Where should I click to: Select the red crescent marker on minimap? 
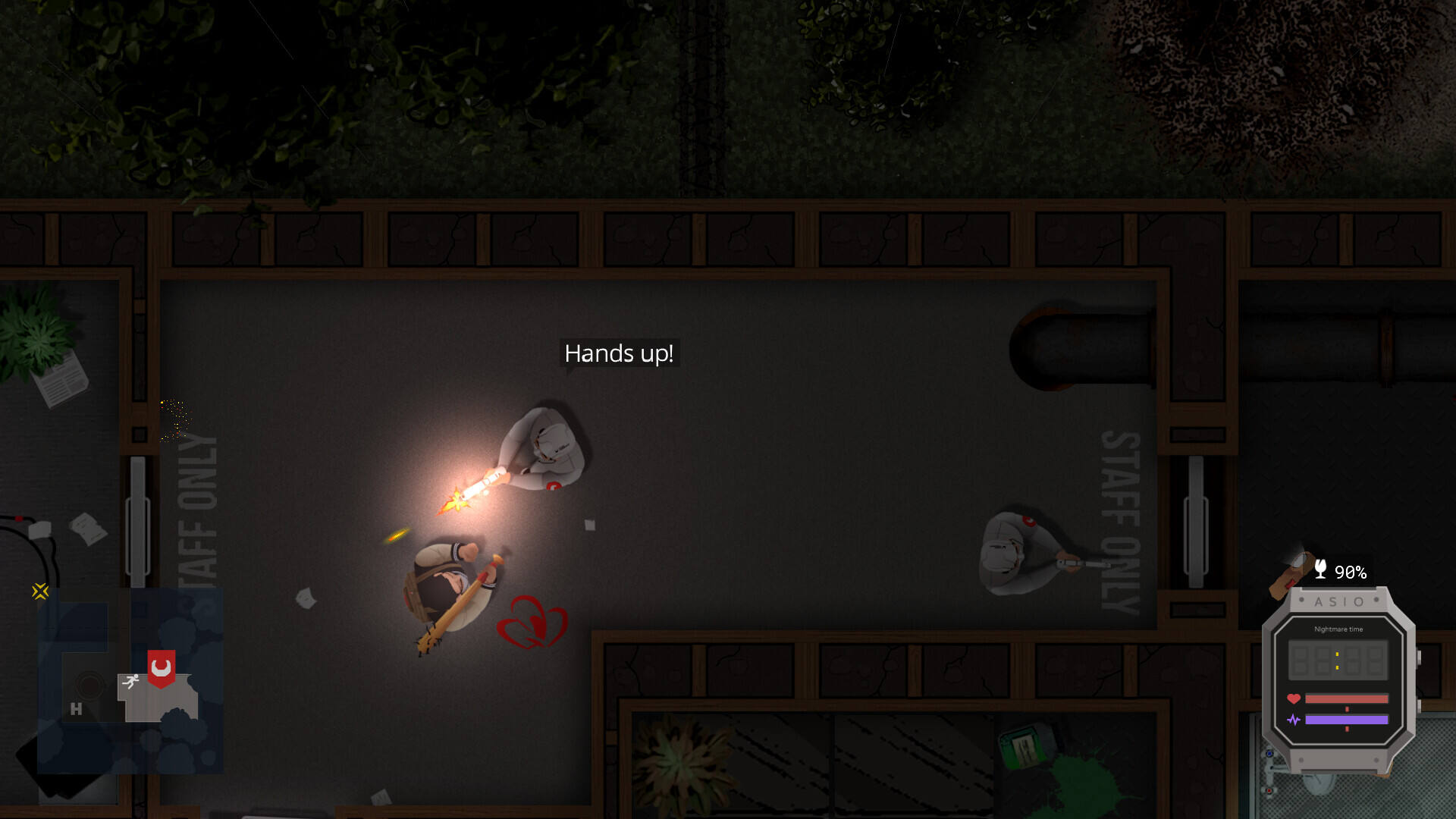point(161,667)
